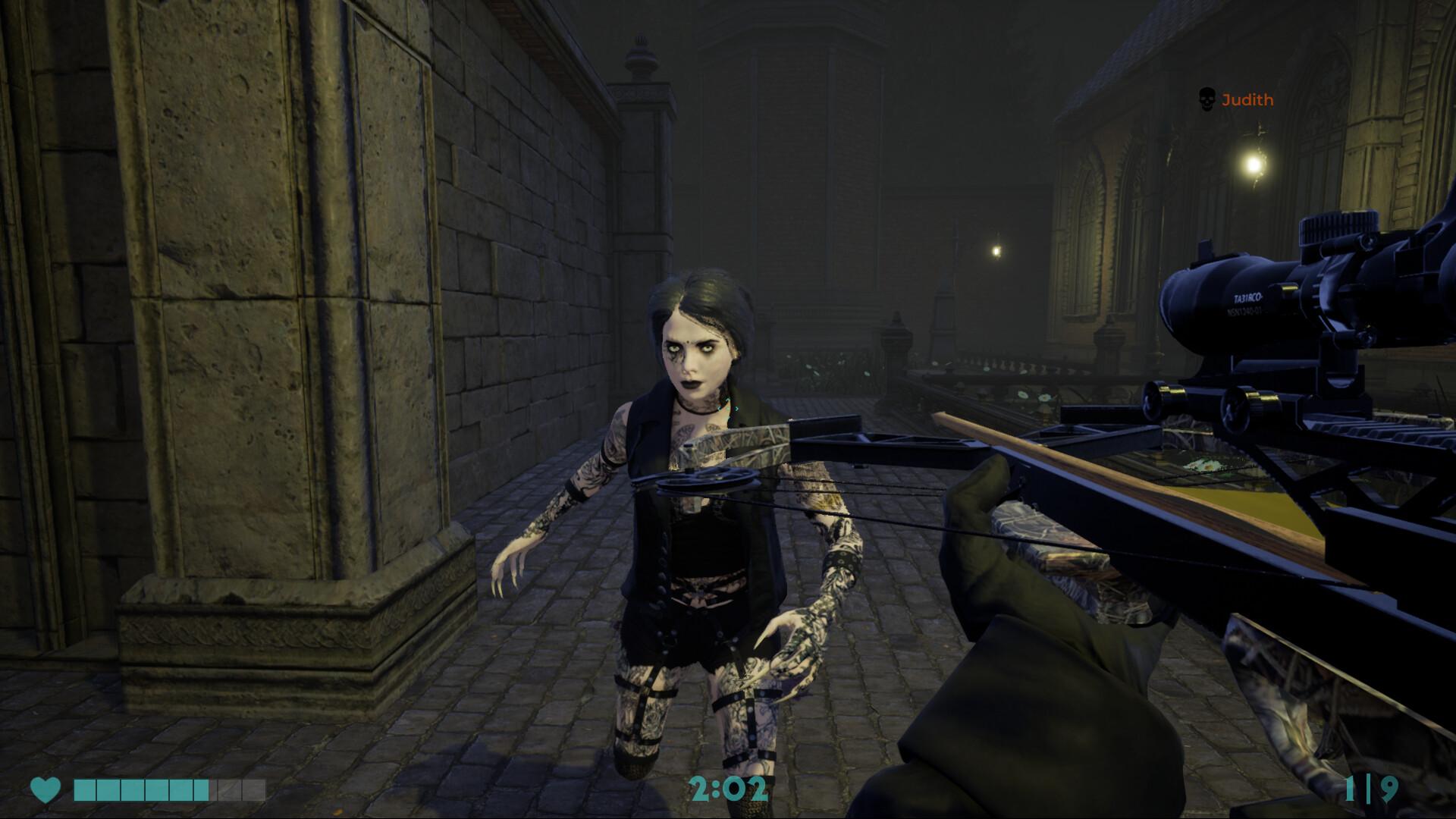Viewport: 1456px width, 819px height.
Task: Click the TA31RCO label on the scope
Action: (1247, 298)
